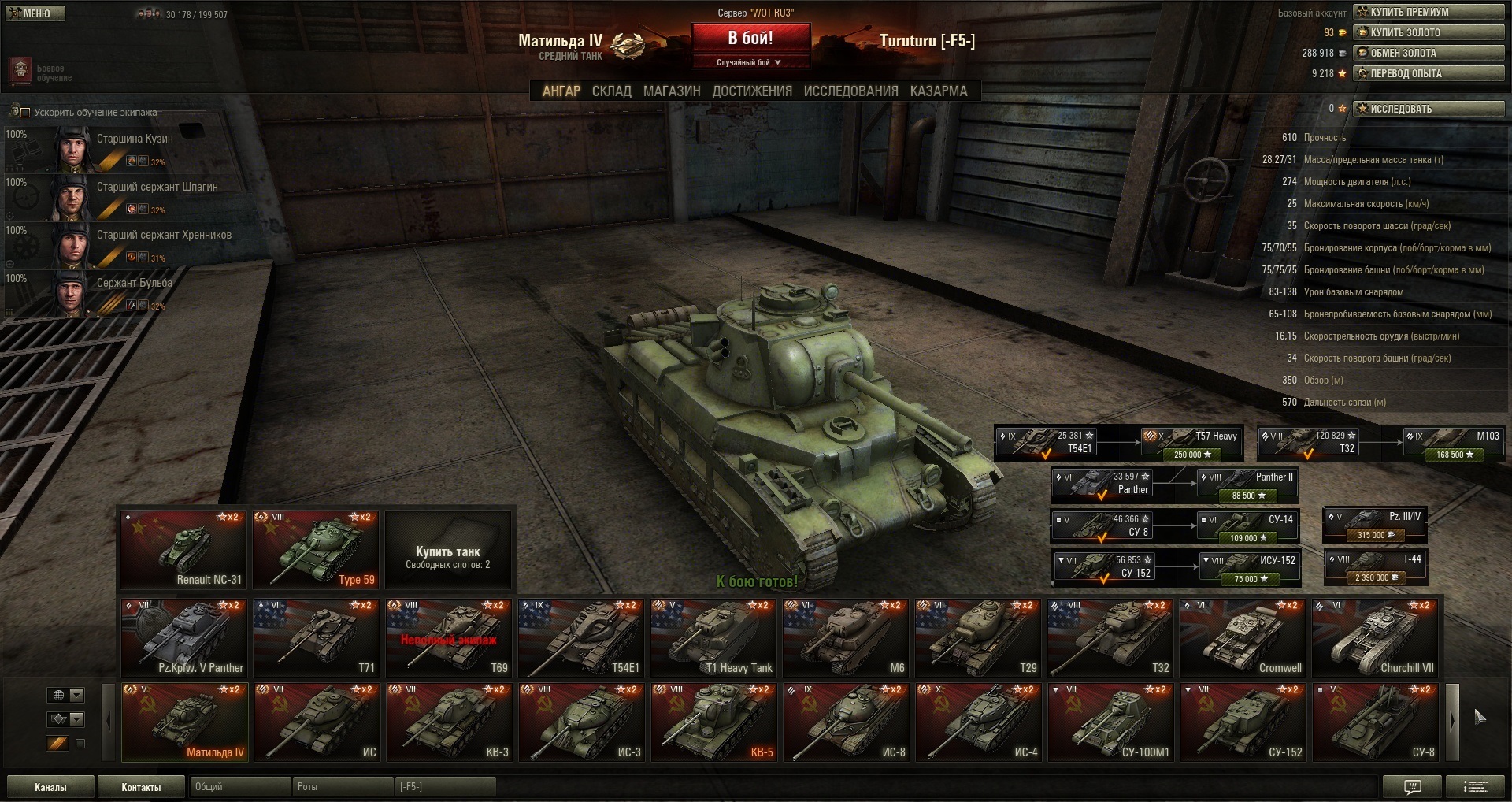This screenshot has width=1512, height=802.
Task: Switch to the СКЛАД tab
Action: click(x=611, y=91)
